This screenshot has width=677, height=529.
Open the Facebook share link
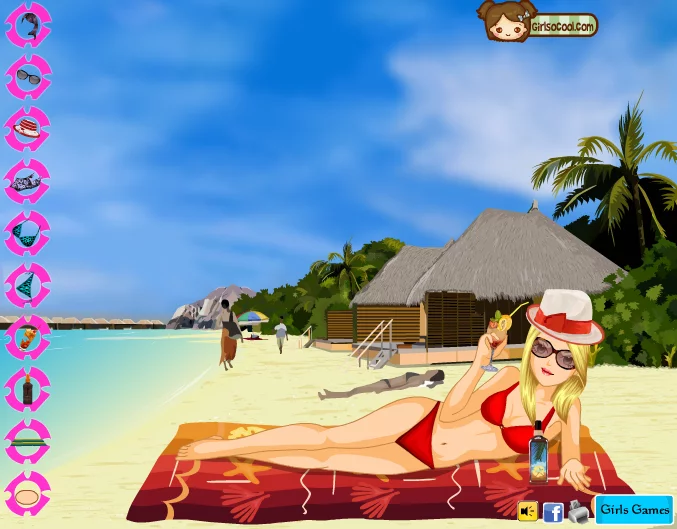coord(553,512)
